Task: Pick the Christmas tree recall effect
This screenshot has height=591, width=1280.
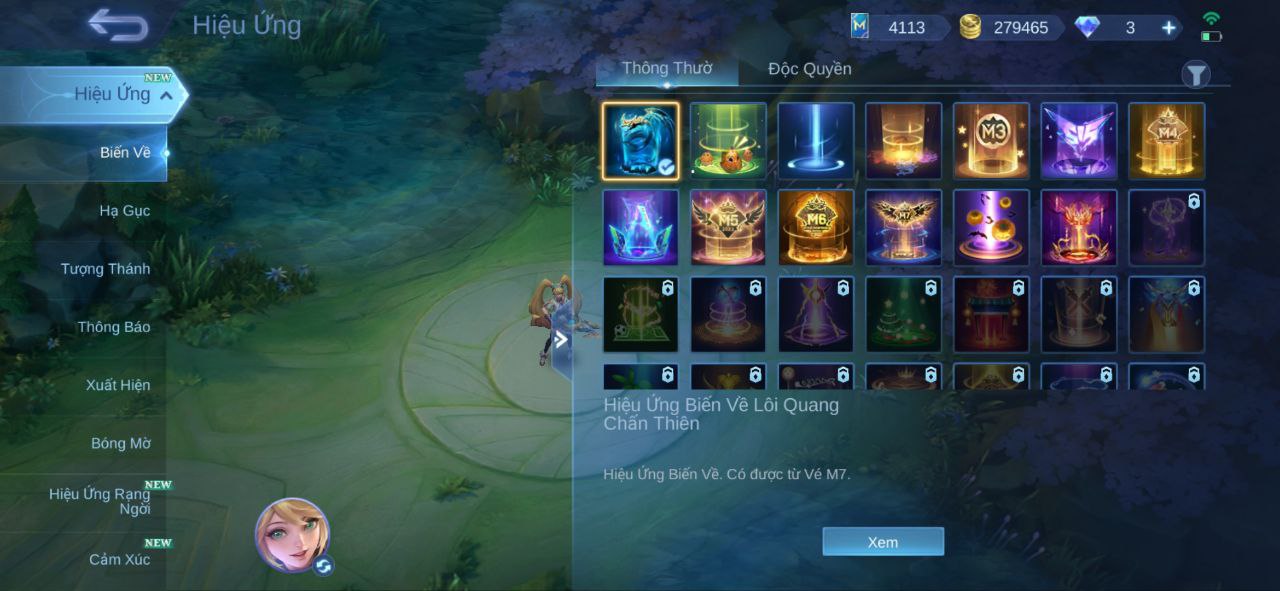Action: (x=904, y=315)
